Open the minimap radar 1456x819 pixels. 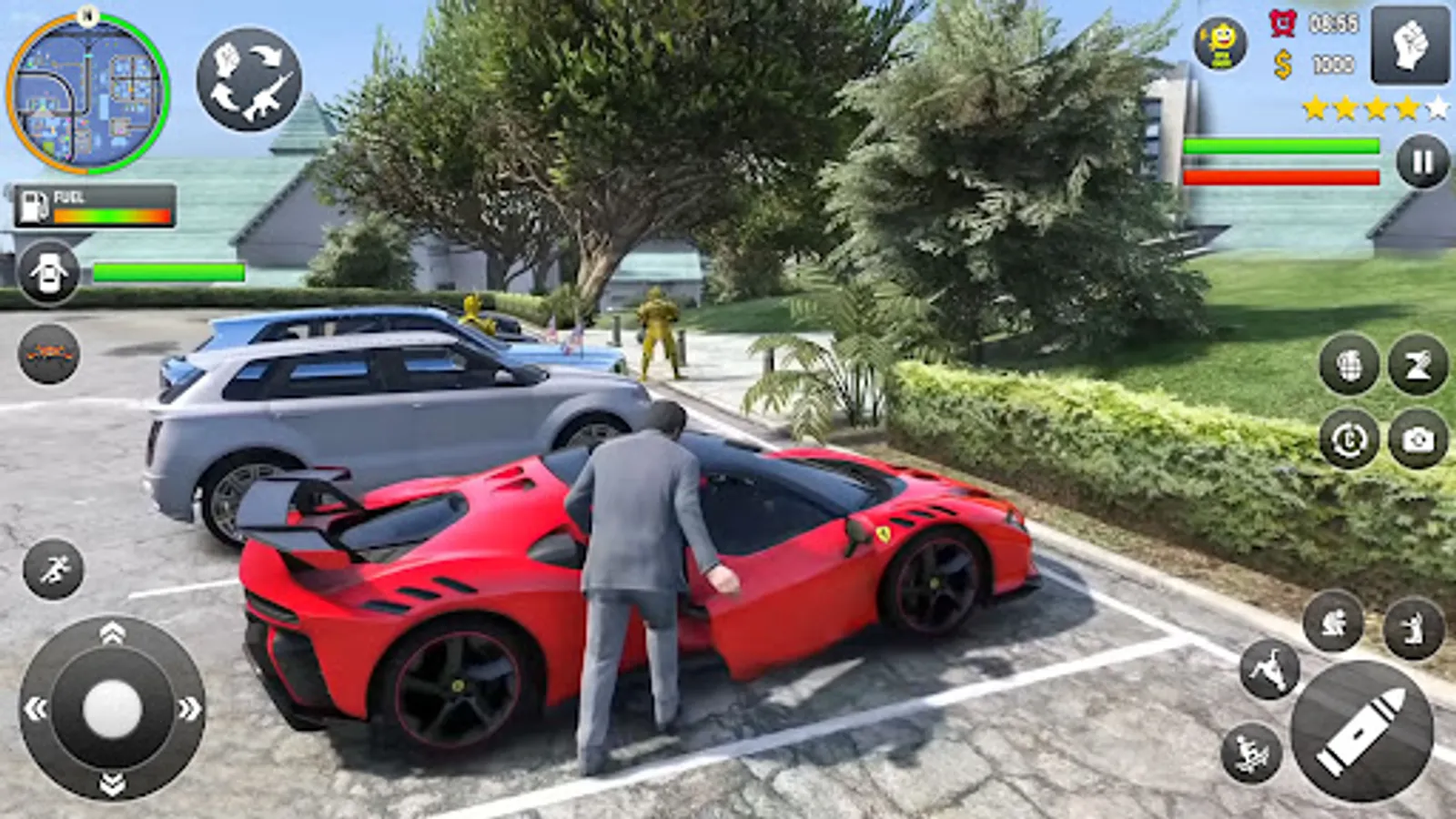click(x=86, y=91)
